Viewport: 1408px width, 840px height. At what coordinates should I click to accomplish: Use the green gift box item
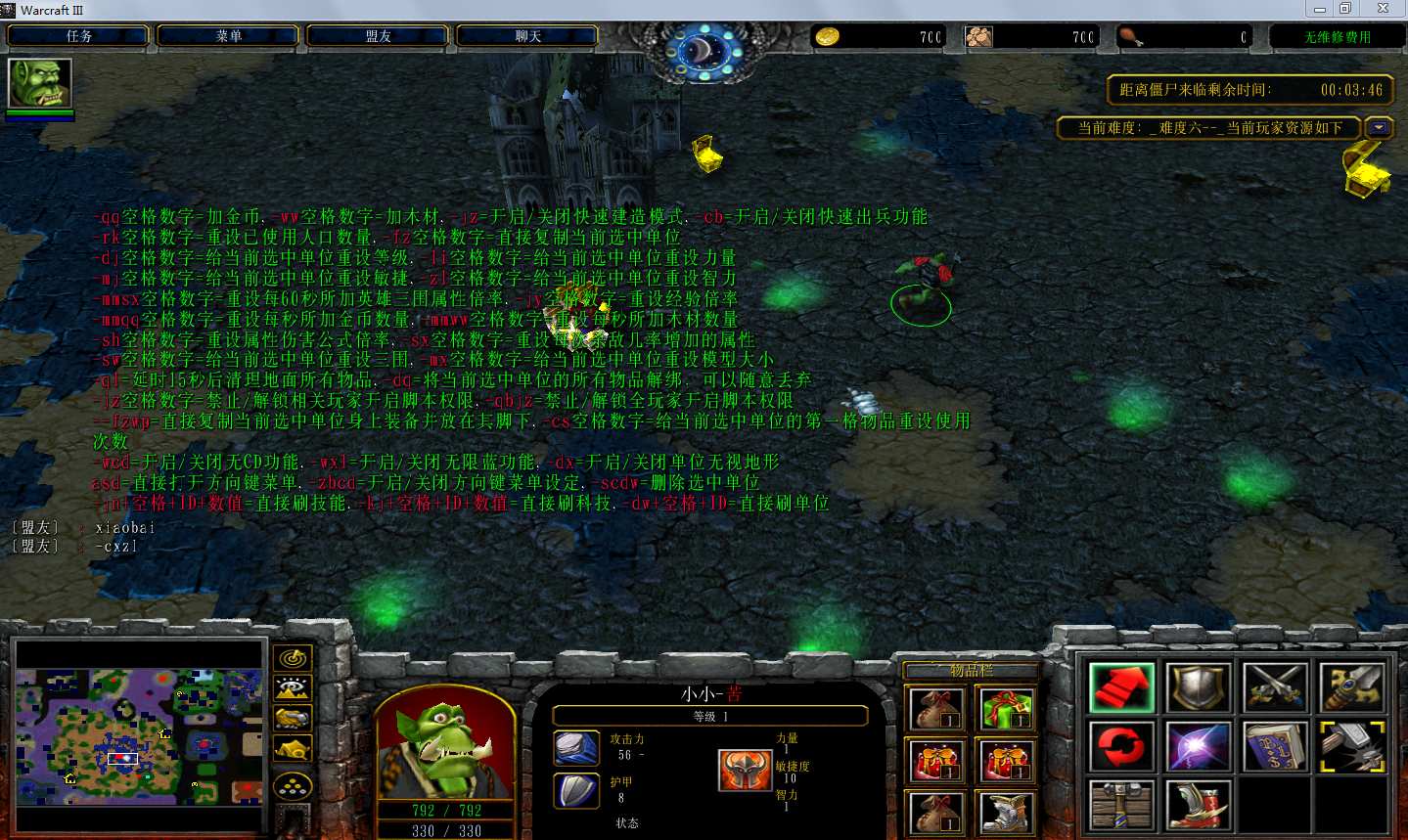pyautogui.click(x=1006, y=709)
